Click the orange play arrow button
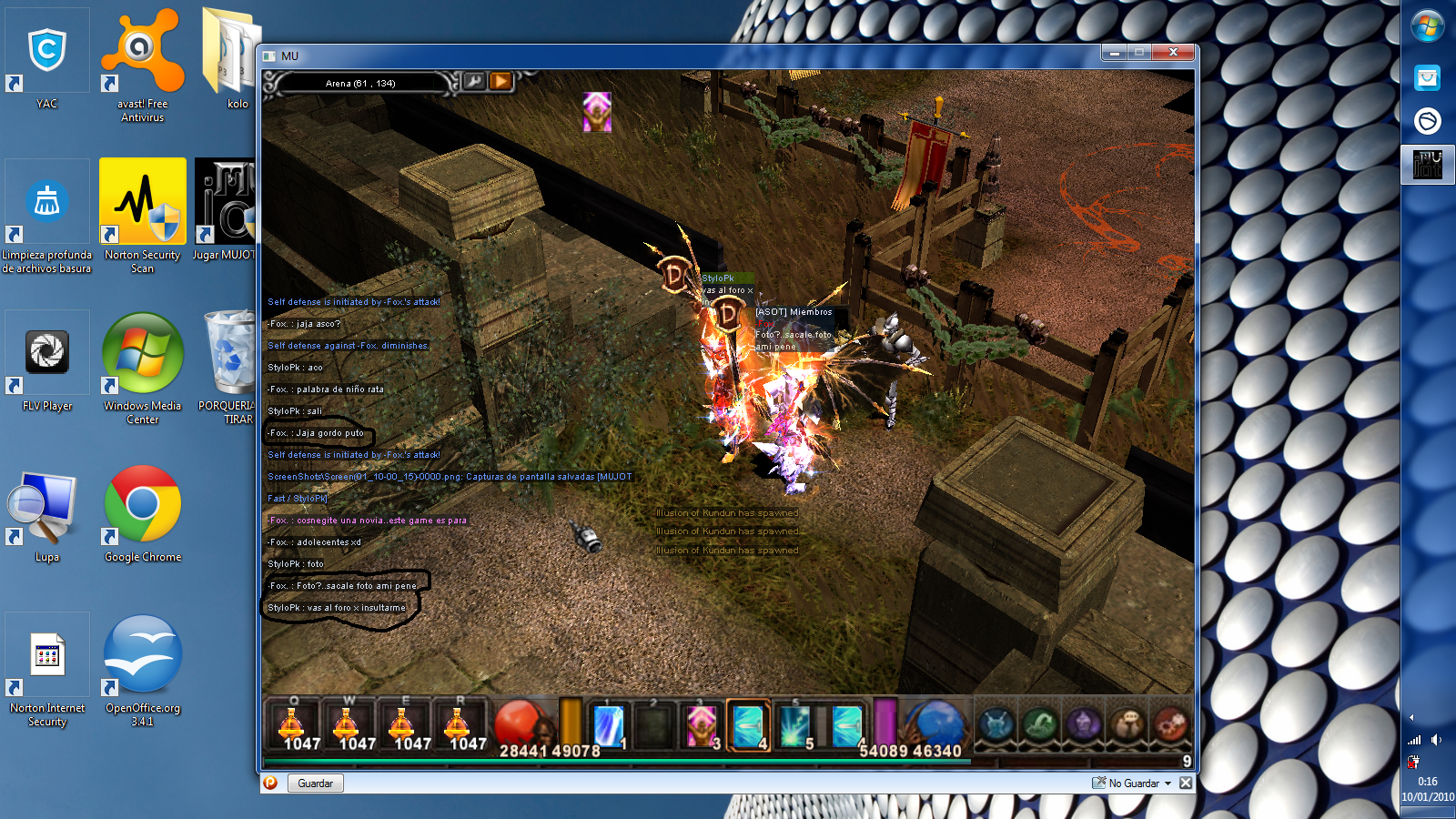Image resolution: width=1456 pixels, height=819 pixels. click(500, 82)
